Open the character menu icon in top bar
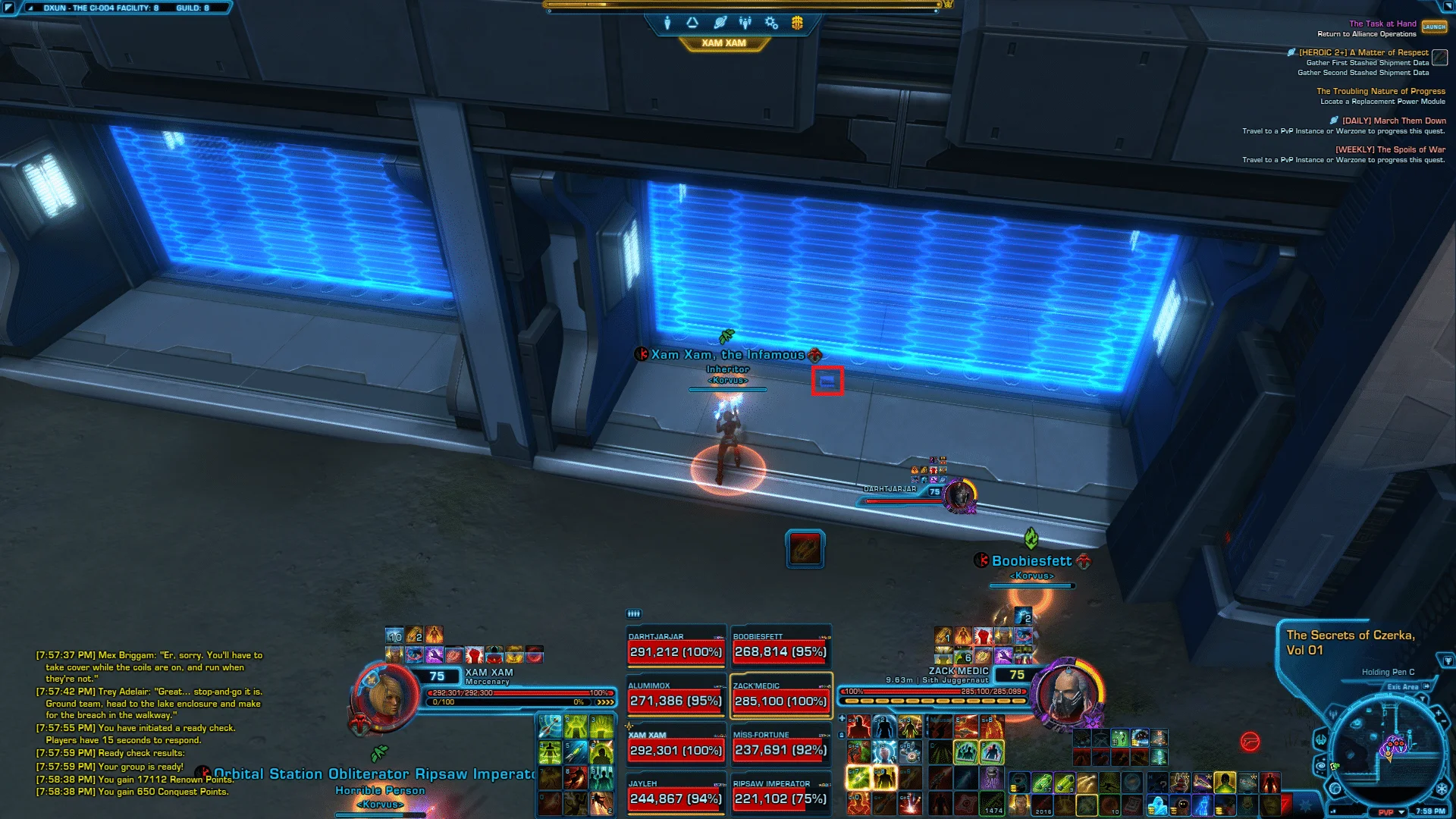 pyautogui.click(x=667, y=23)
